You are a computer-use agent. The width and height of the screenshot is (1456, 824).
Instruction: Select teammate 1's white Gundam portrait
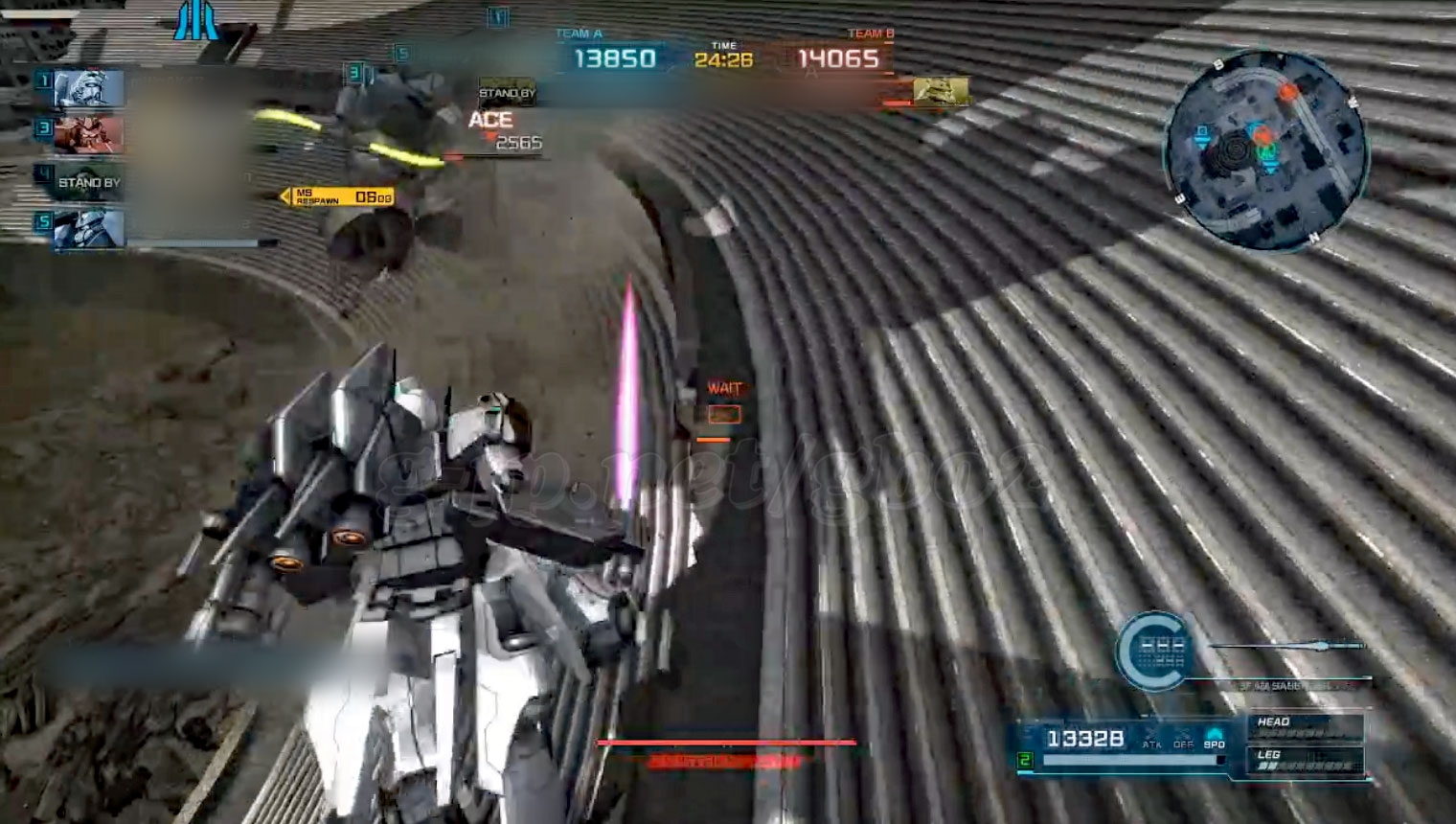[x=89, y=89]
